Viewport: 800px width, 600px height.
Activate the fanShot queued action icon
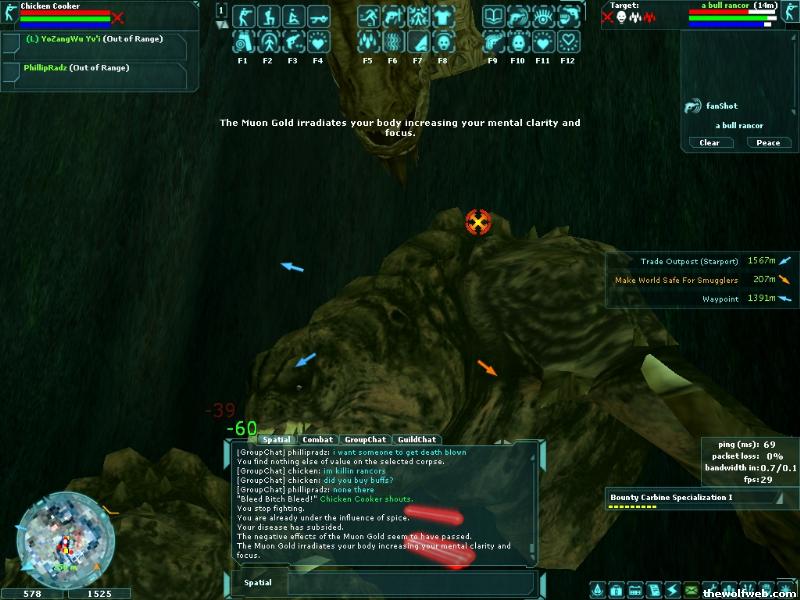[x=692, y=106]
